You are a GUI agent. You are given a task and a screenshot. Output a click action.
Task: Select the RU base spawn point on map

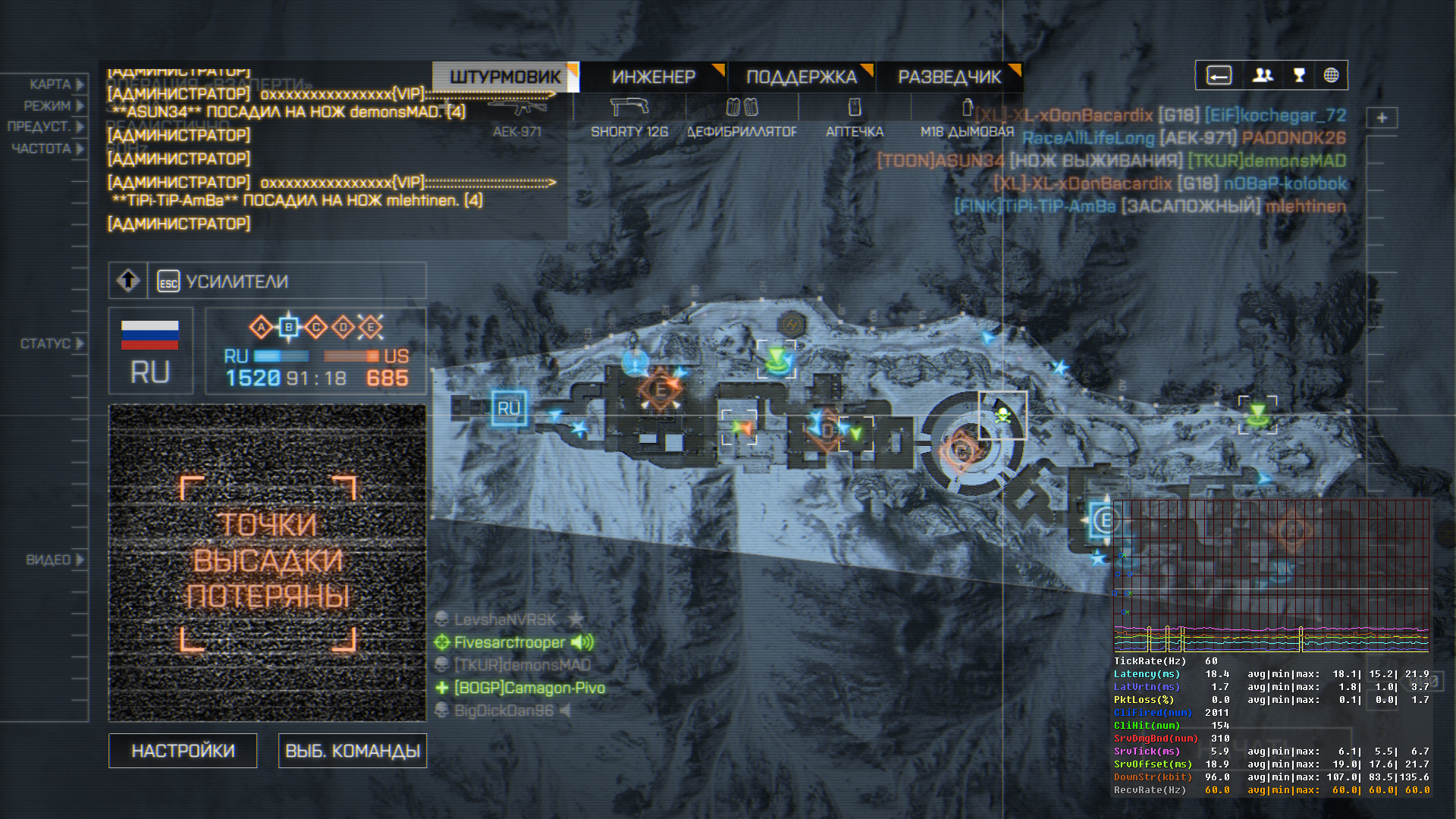508,408
